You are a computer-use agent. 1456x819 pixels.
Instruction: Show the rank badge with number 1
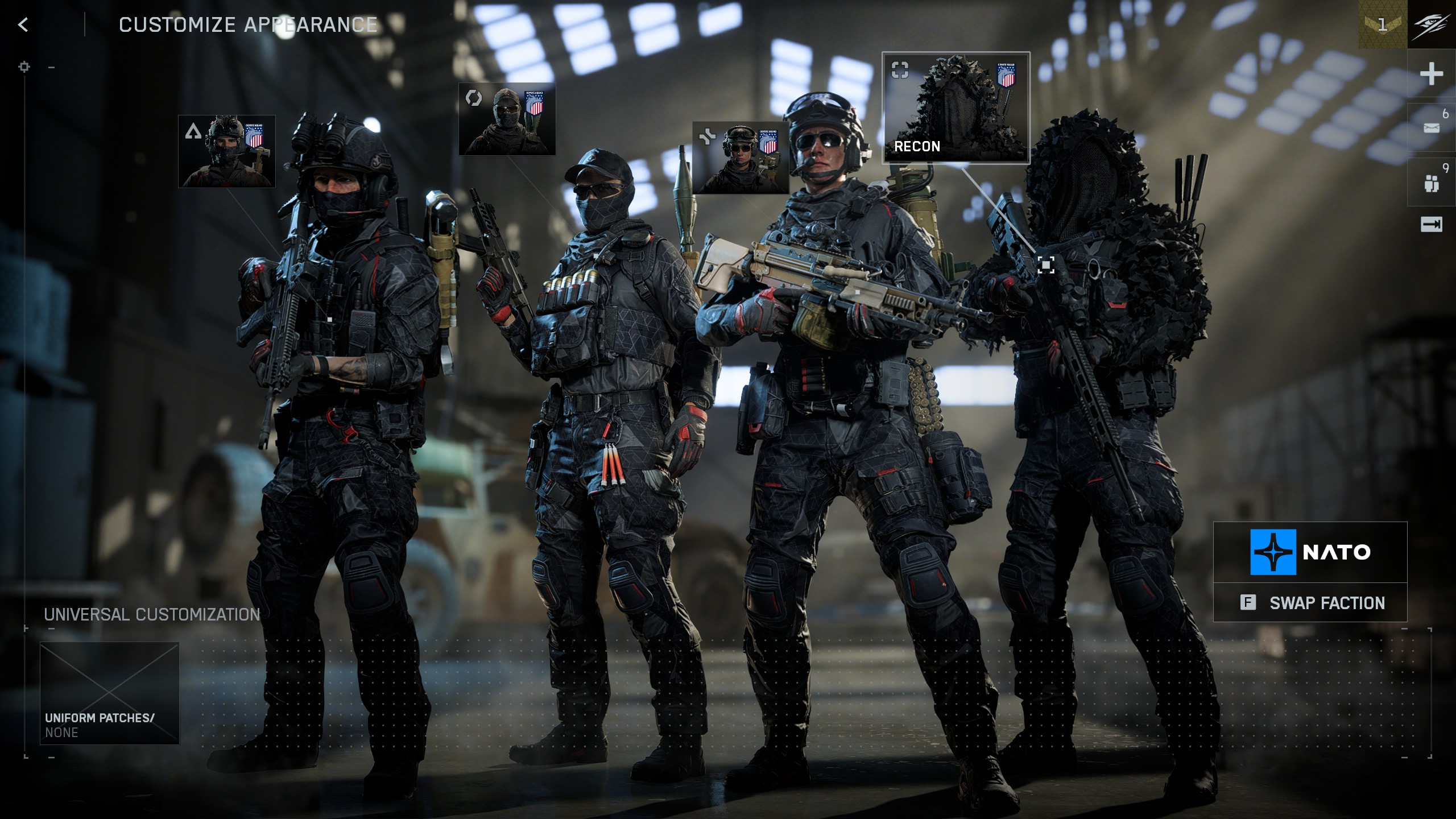(1383, 24)
